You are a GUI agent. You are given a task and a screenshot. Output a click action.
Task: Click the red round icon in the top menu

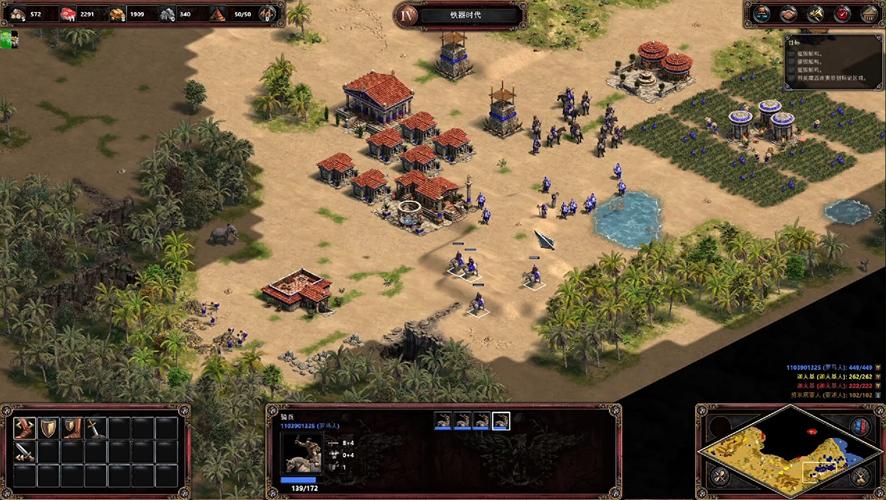[842, 14]
